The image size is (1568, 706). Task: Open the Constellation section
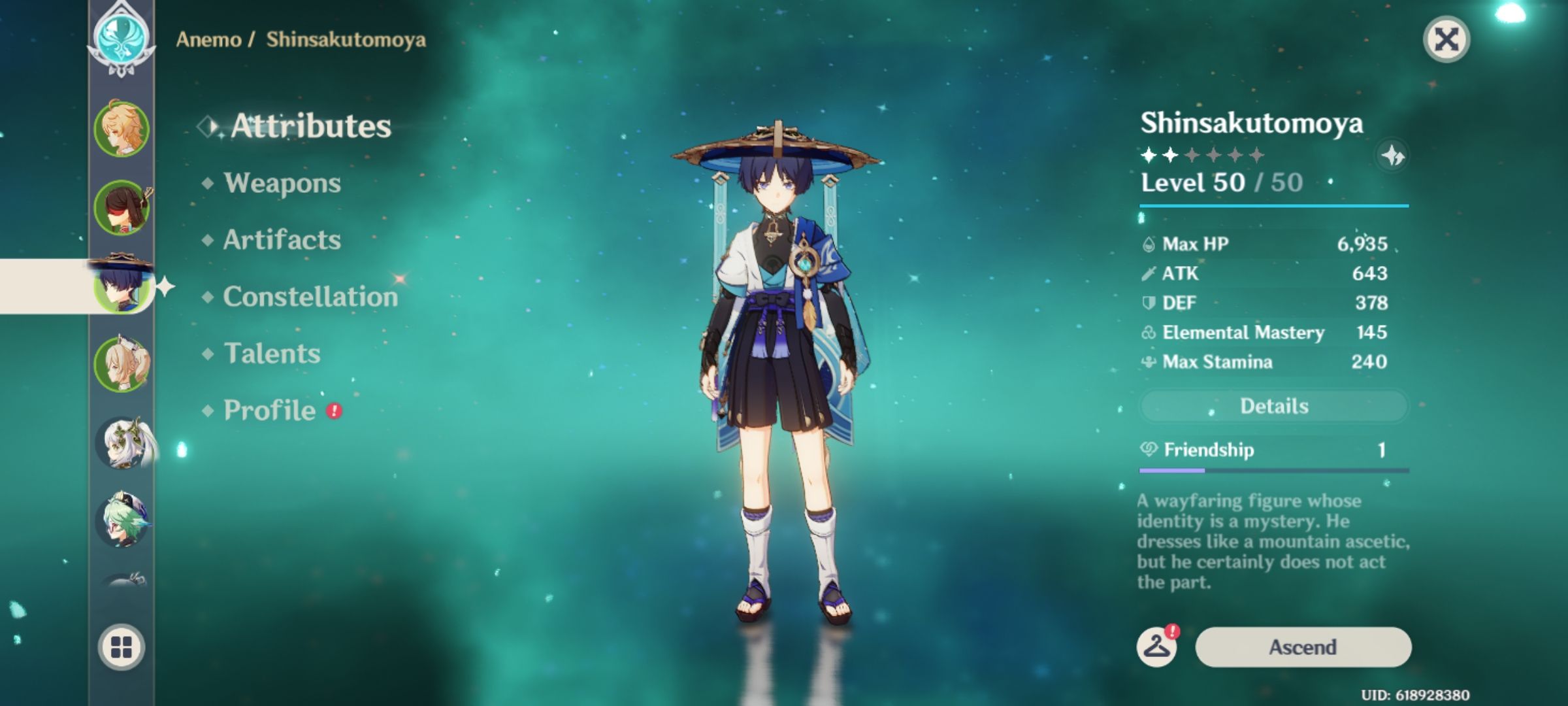(310, 297)
